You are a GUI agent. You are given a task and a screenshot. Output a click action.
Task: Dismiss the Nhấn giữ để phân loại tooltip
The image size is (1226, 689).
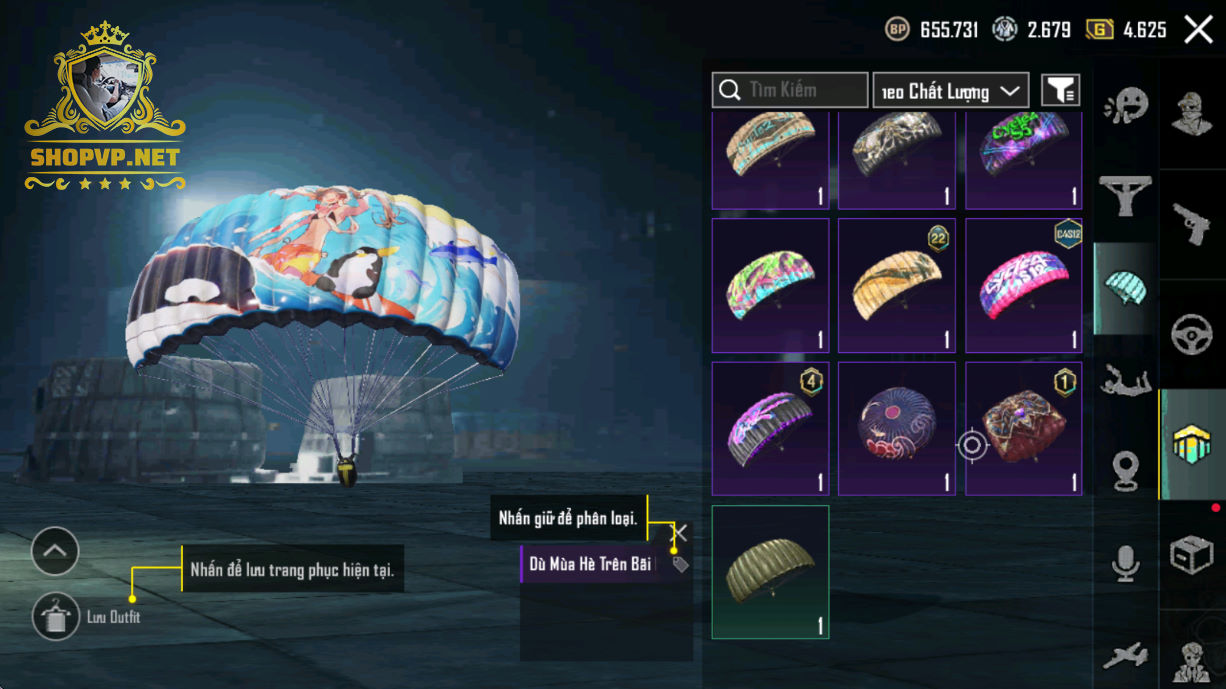(x=679, y=532)
